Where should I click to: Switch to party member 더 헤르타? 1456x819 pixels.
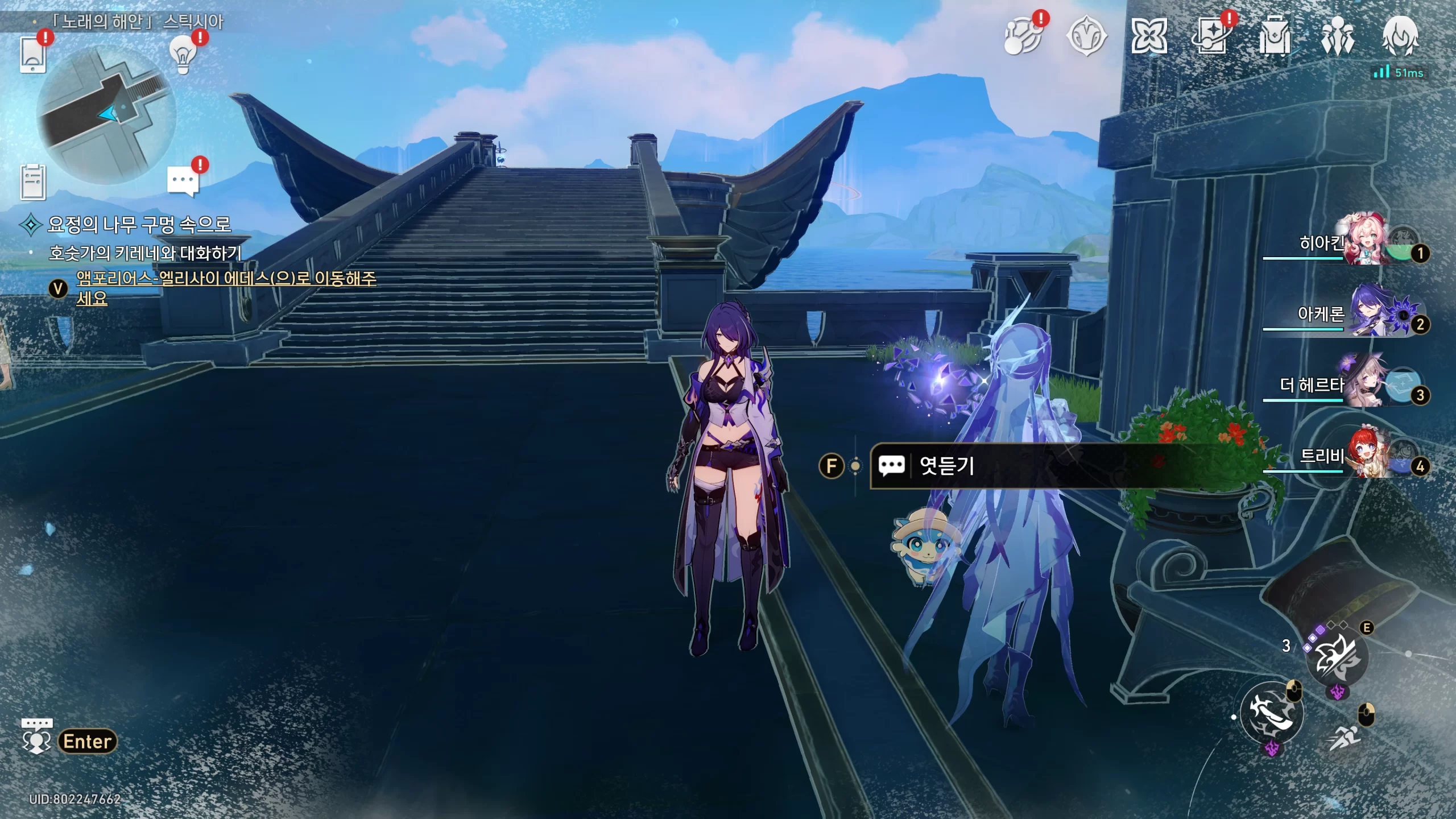[x=1365, y=384]
